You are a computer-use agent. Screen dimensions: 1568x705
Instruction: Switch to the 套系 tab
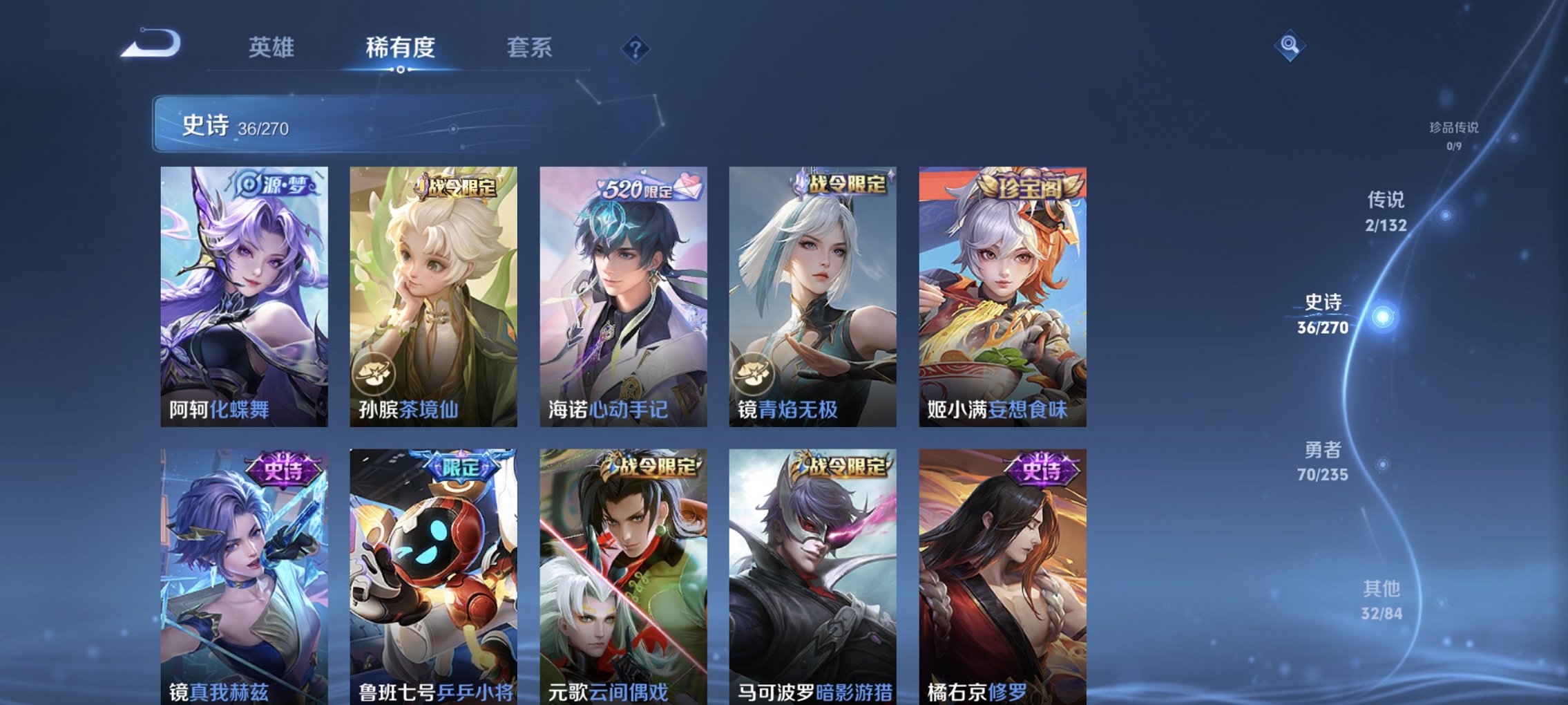click(x=529, y=47)
